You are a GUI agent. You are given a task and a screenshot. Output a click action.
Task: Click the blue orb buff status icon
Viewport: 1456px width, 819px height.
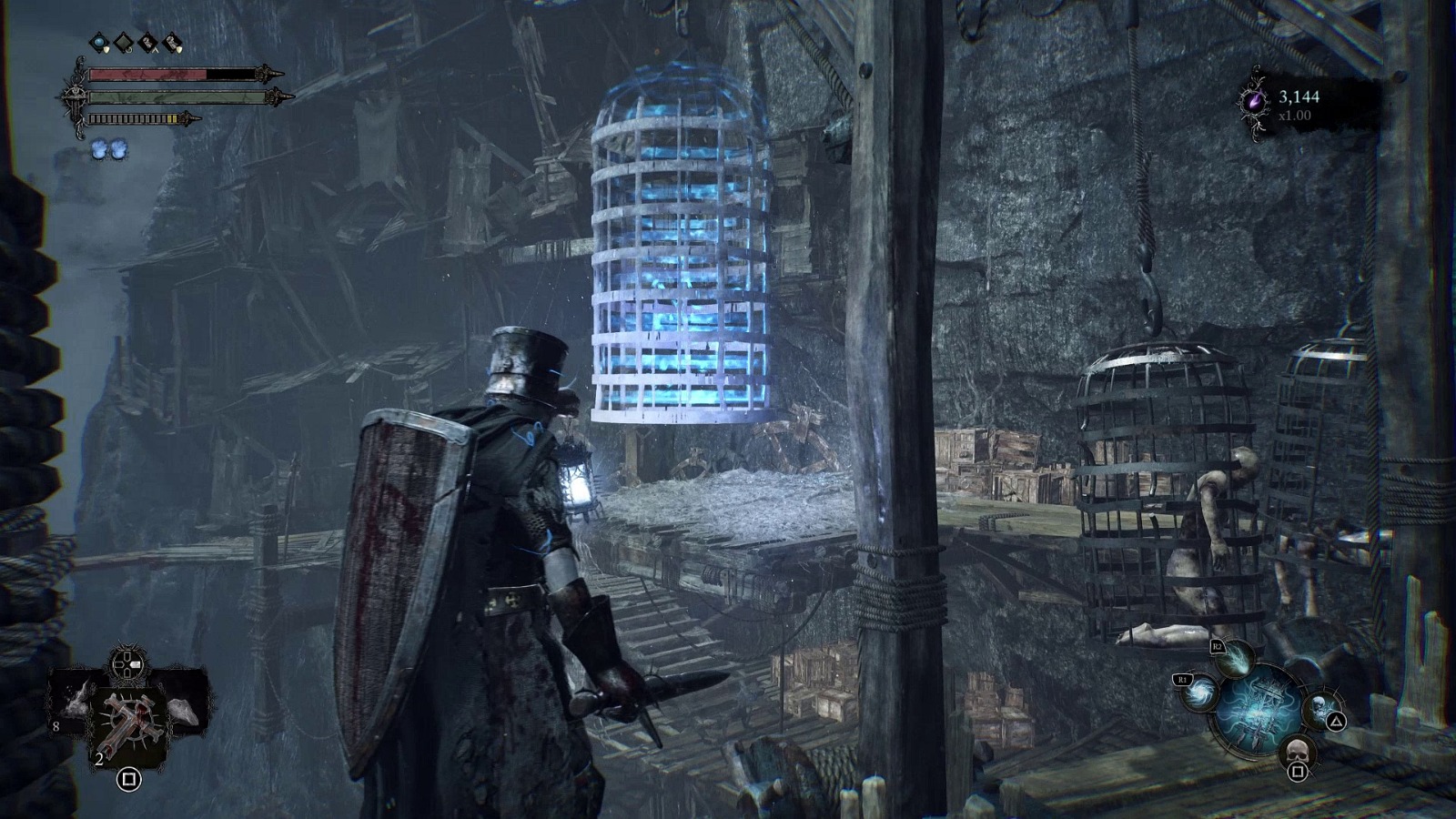point(98,43)
